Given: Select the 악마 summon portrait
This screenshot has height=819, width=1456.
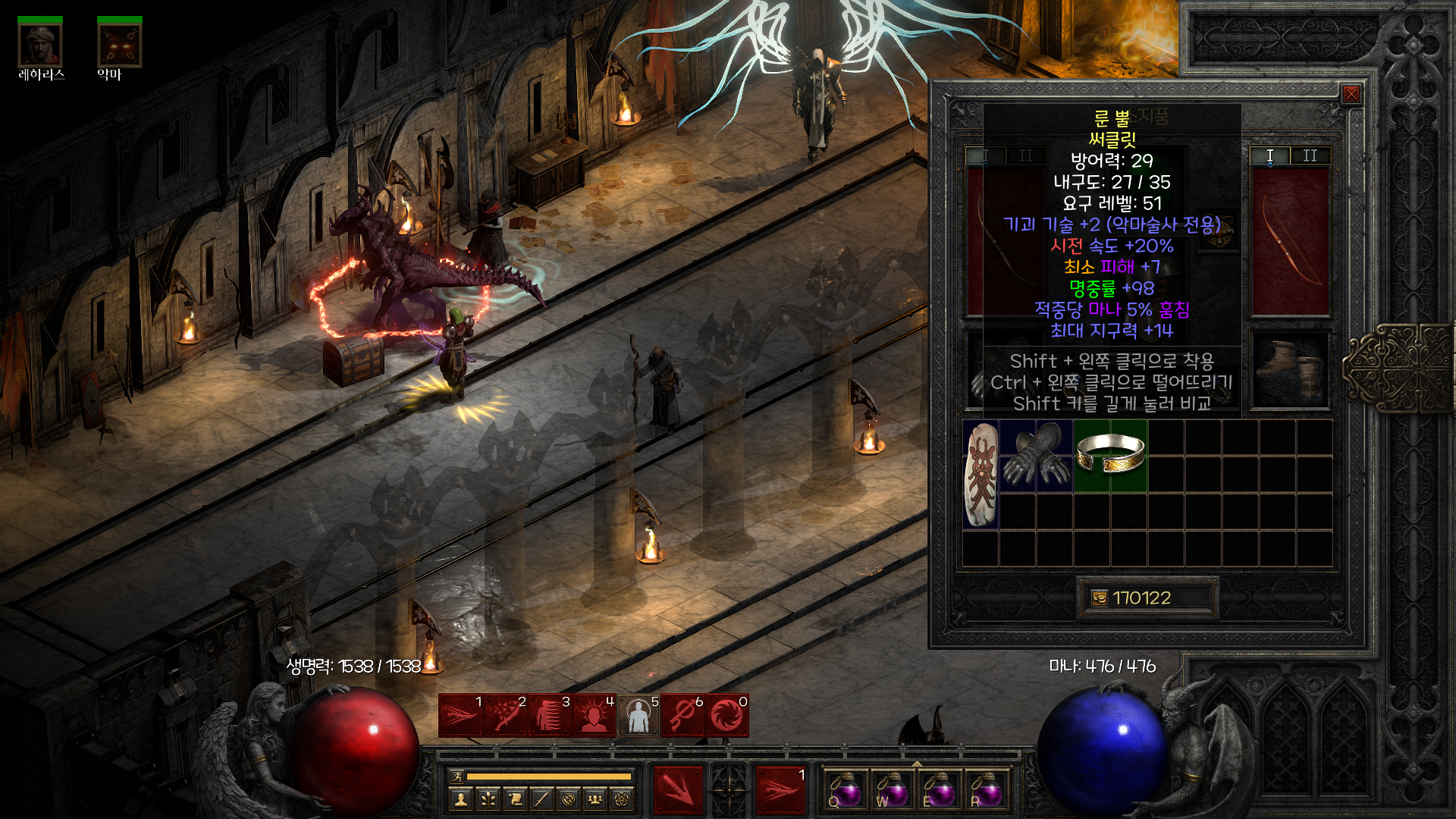Looking at the screenshot, I should (x=120, y=45).
